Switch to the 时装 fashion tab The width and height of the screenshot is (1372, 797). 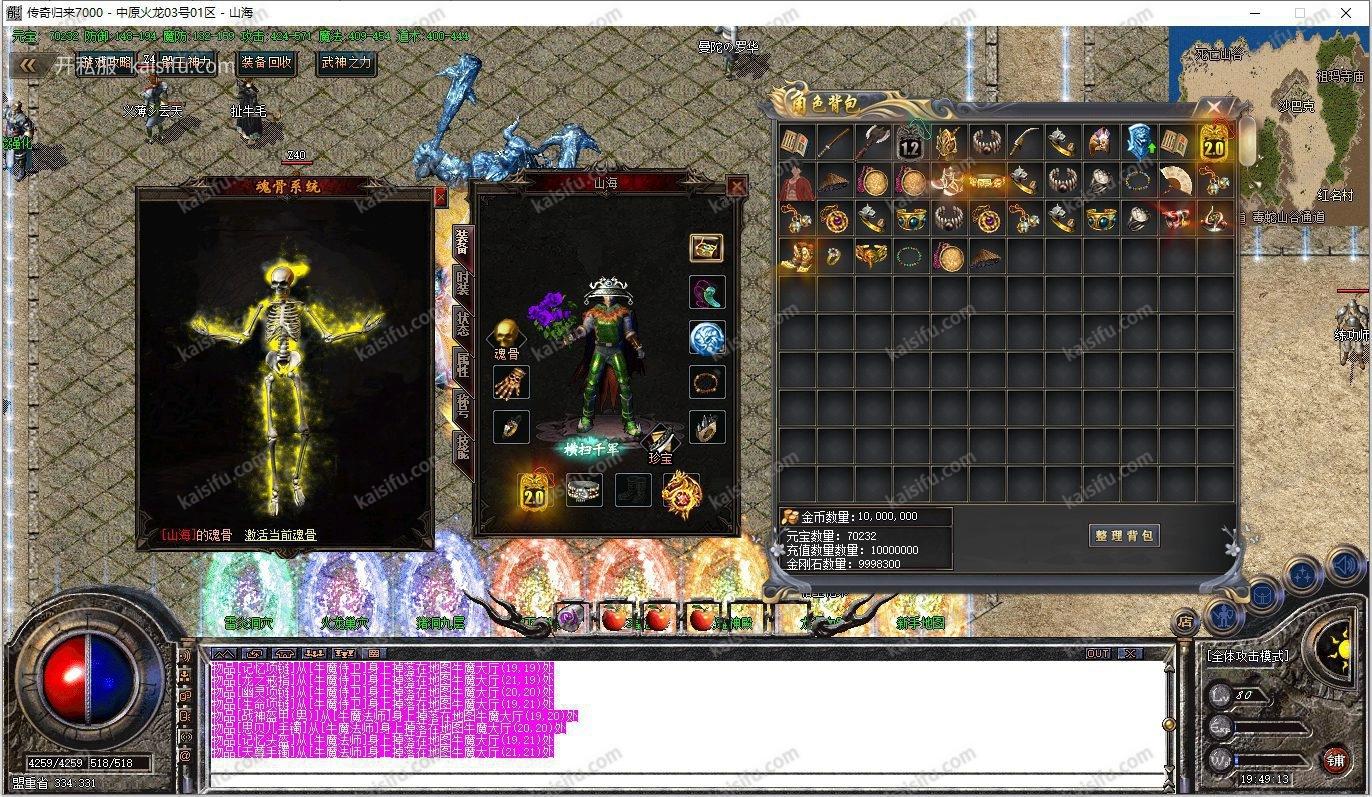tap(462, 283)
